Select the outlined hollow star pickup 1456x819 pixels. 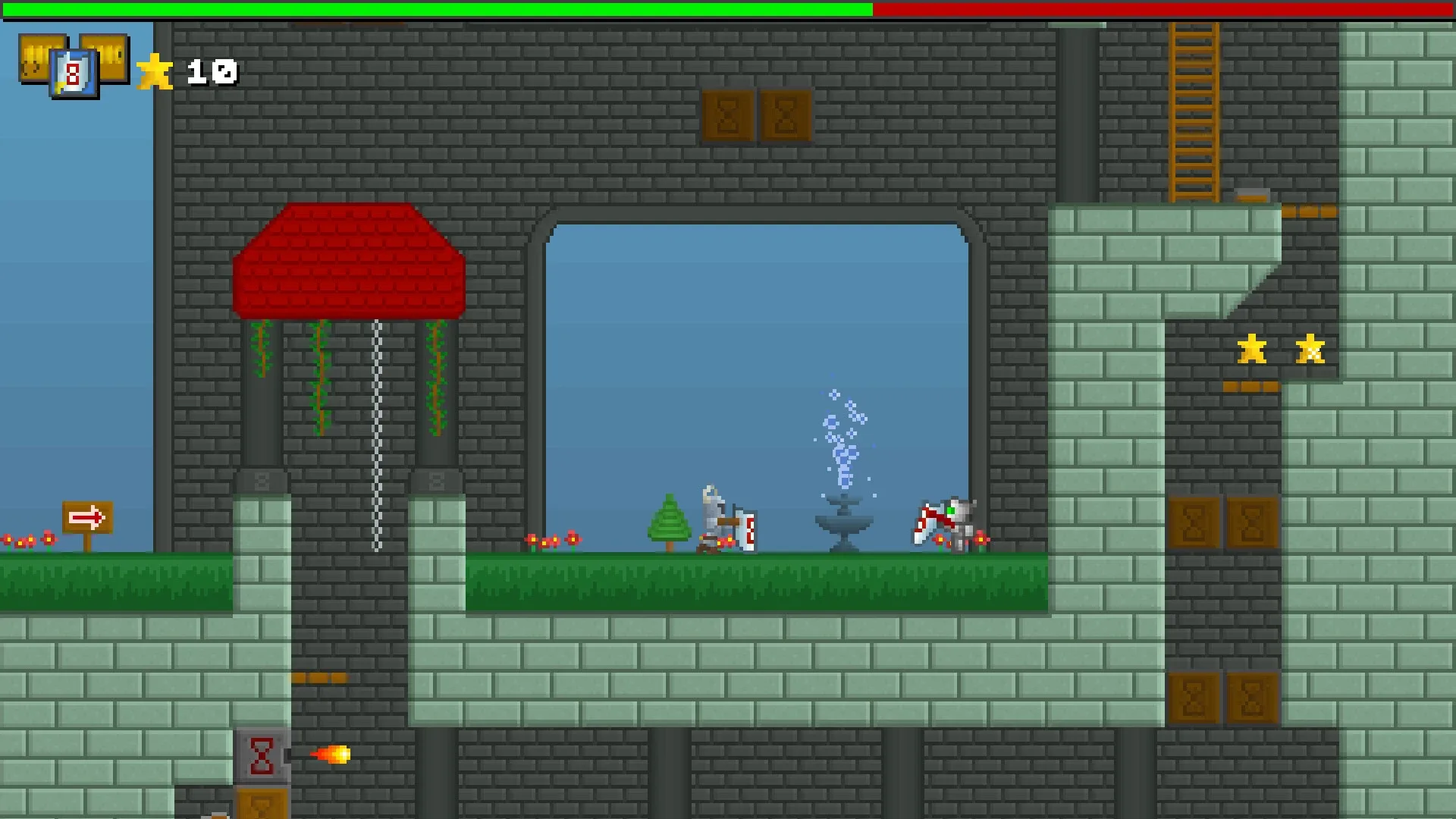click(x=1310, y=350)
